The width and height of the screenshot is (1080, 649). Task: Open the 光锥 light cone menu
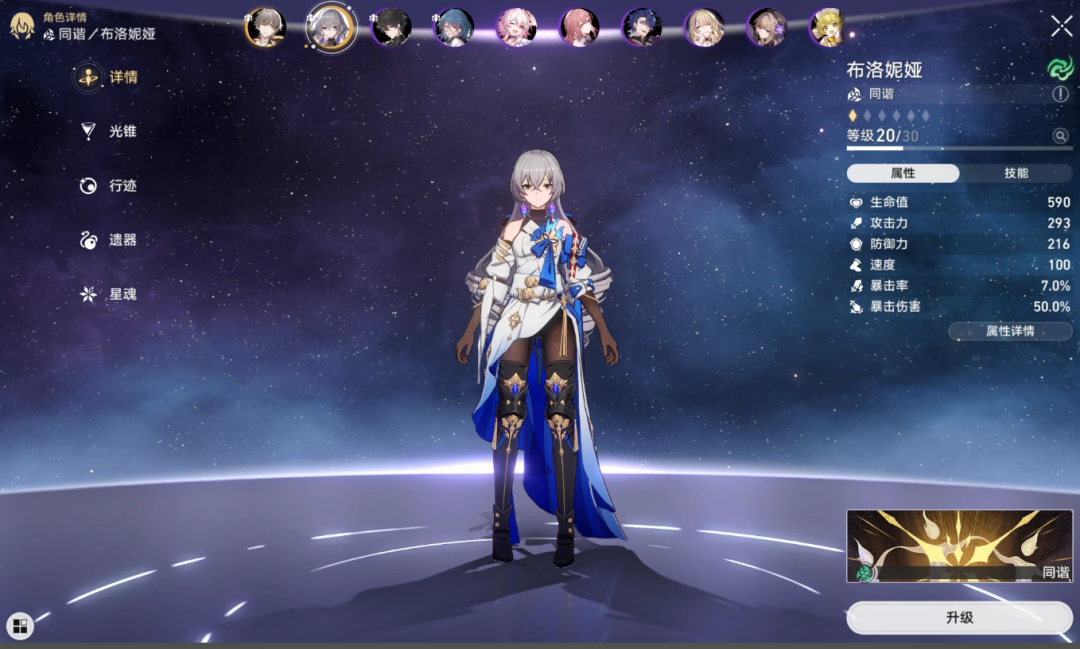(x=110, y=131)
